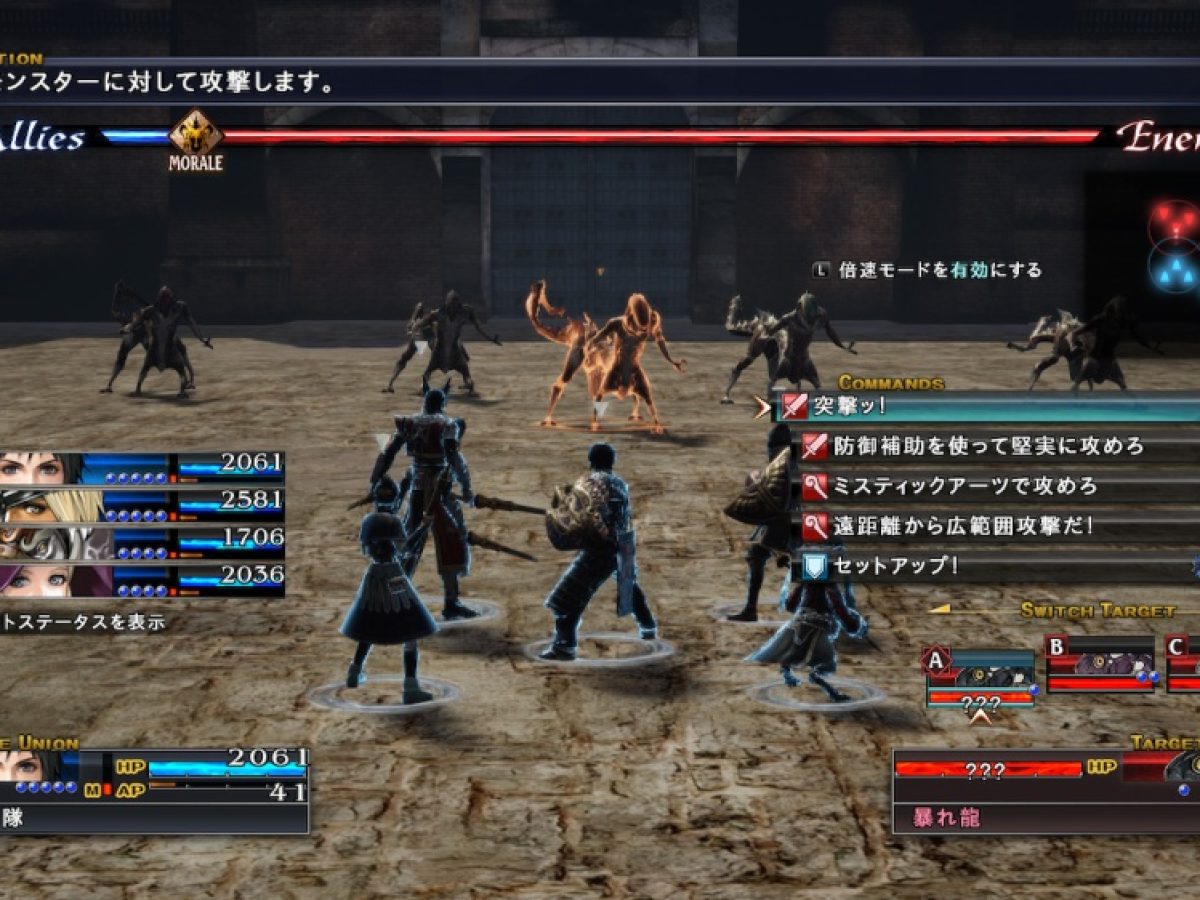Select the allied union with 1706 HP
This screenshot has height=900, width=1200.
pos(140,544)
